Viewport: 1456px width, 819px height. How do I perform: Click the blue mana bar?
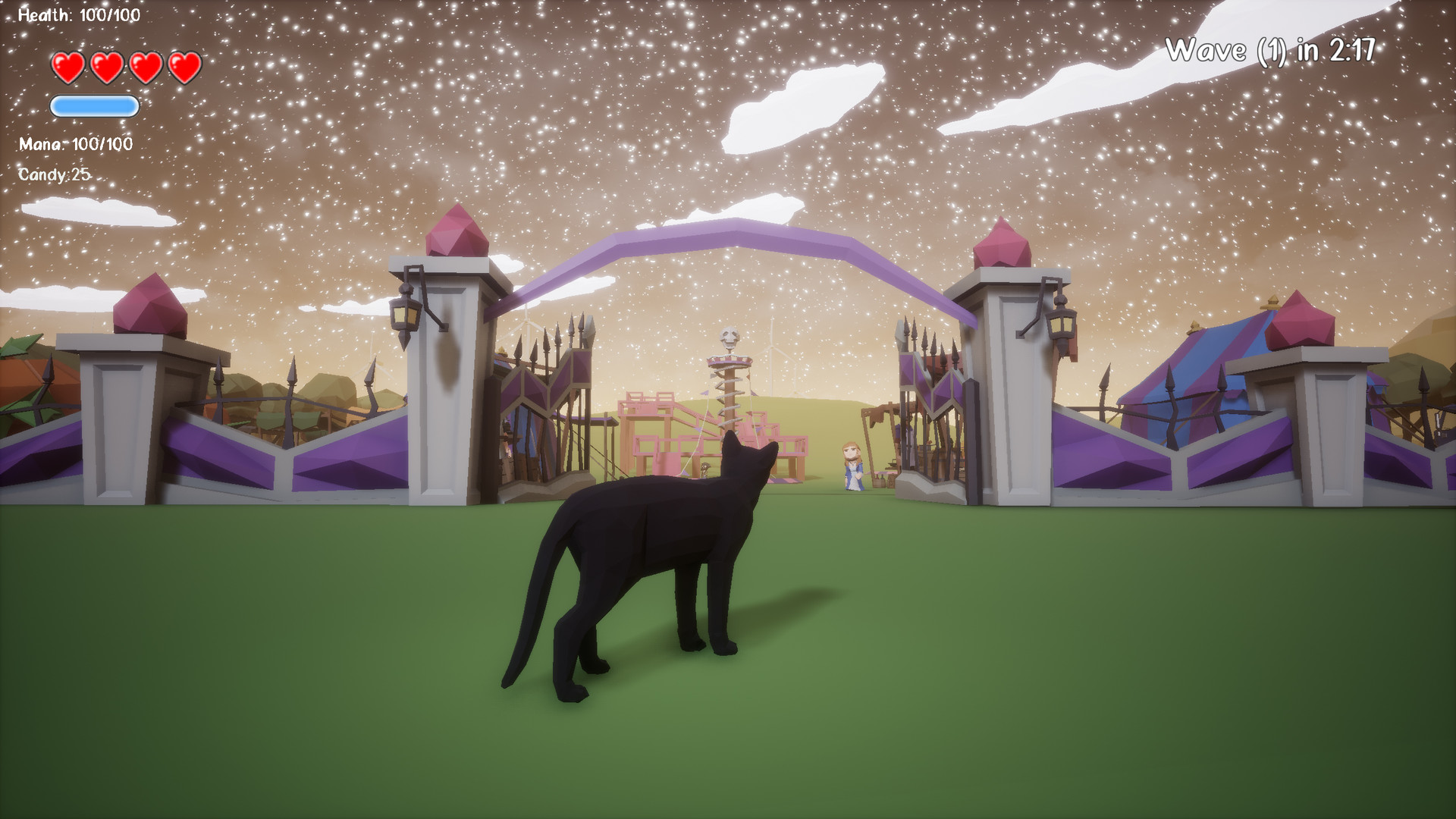coord(94,106)
